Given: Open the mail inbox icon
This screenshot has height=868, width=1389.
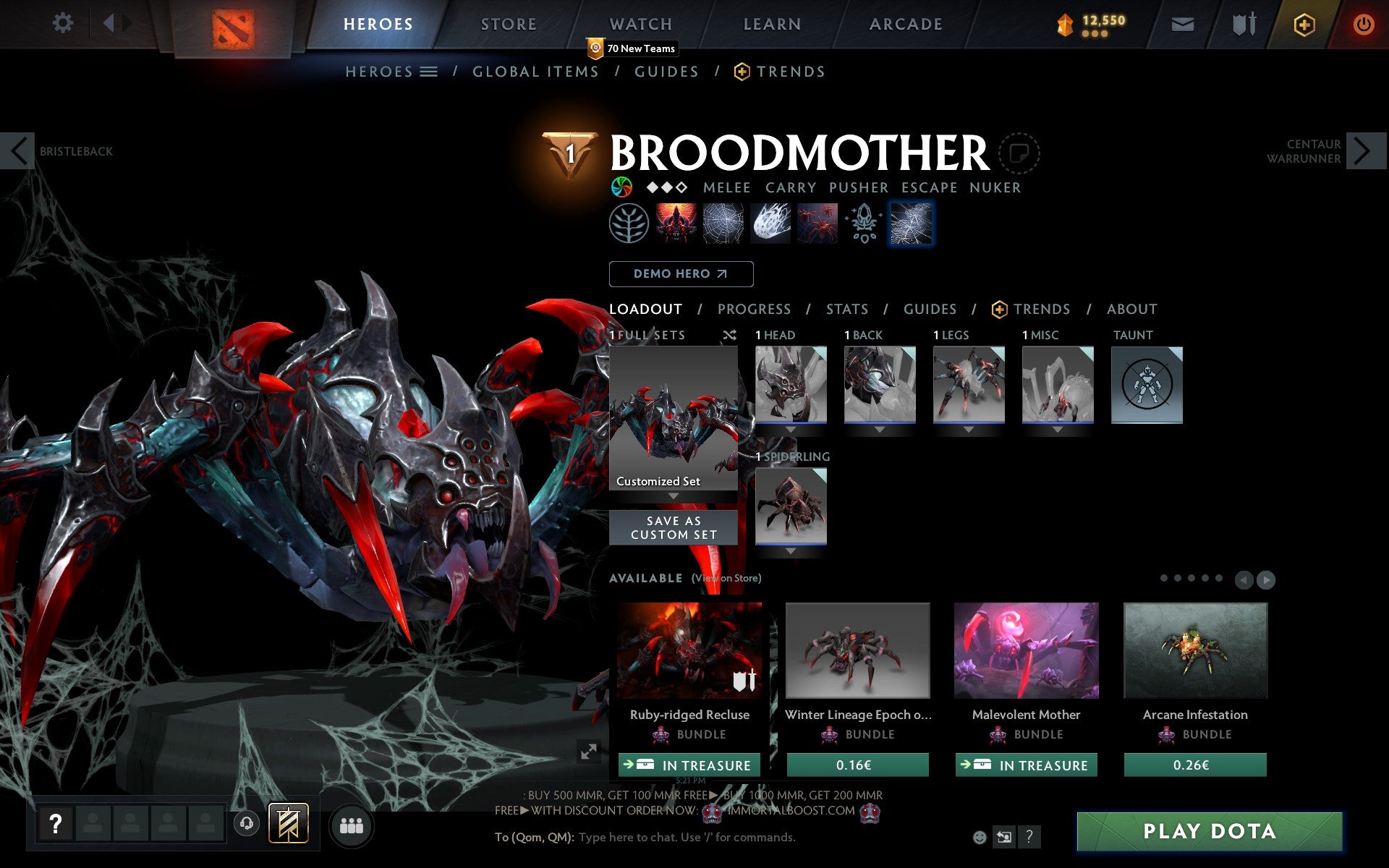Looking at the screenshot, I should (1181, 23).
